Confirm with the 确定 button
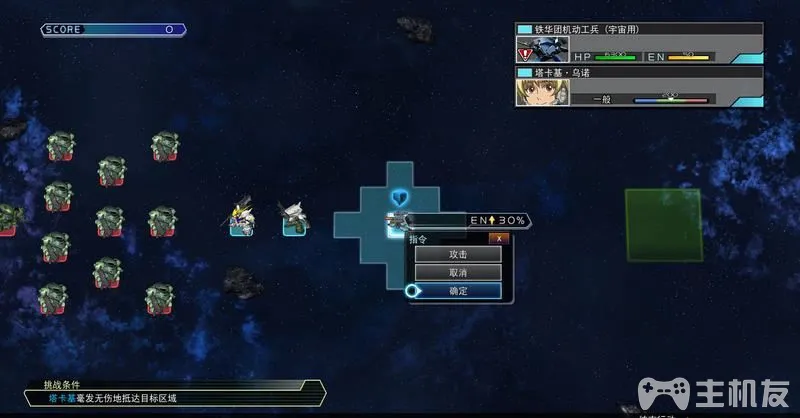800x418 pixels. (458, 291)
